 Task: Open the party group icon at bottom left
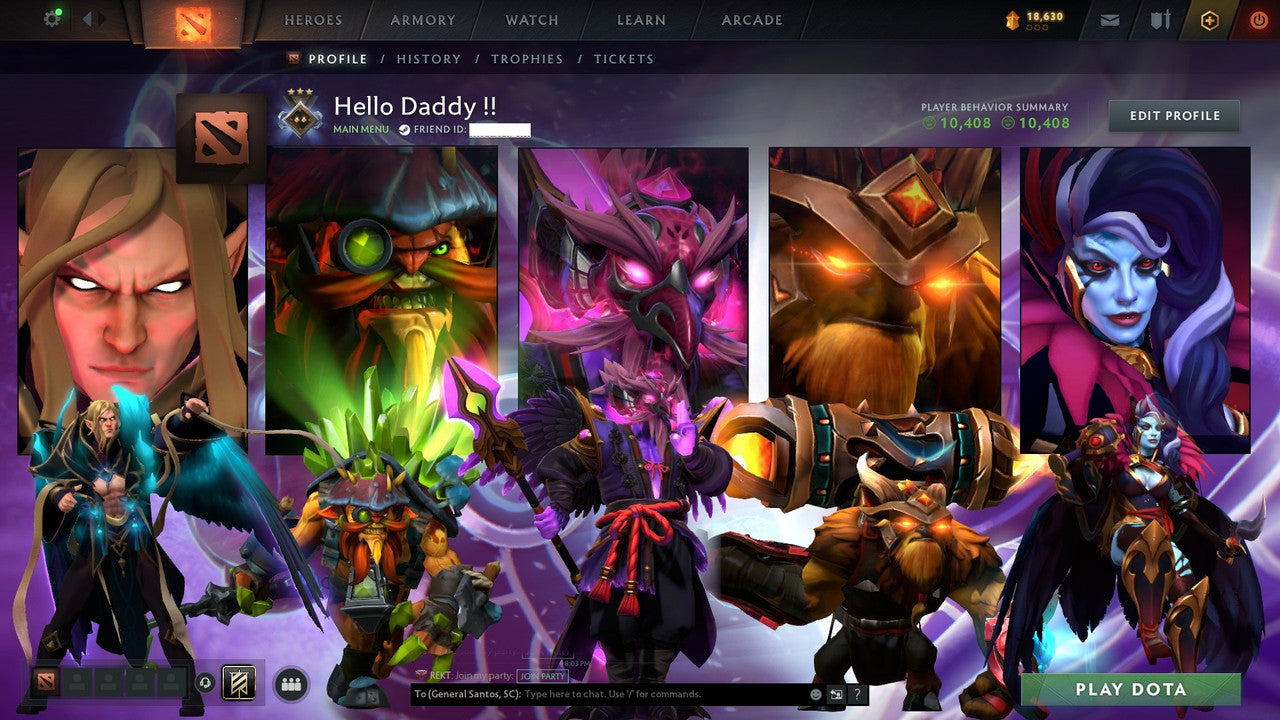[289, 682]
